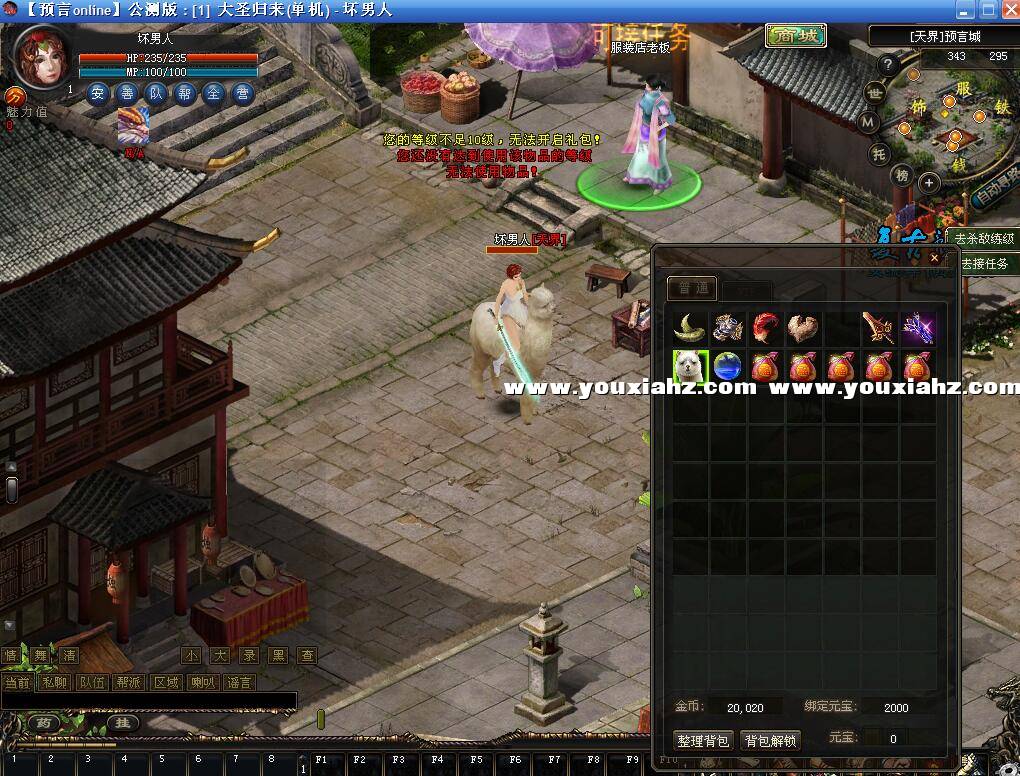Choose the 去杀敌练级 quest option
This screenshot has width=1020, height=776.
coord(984,239)
